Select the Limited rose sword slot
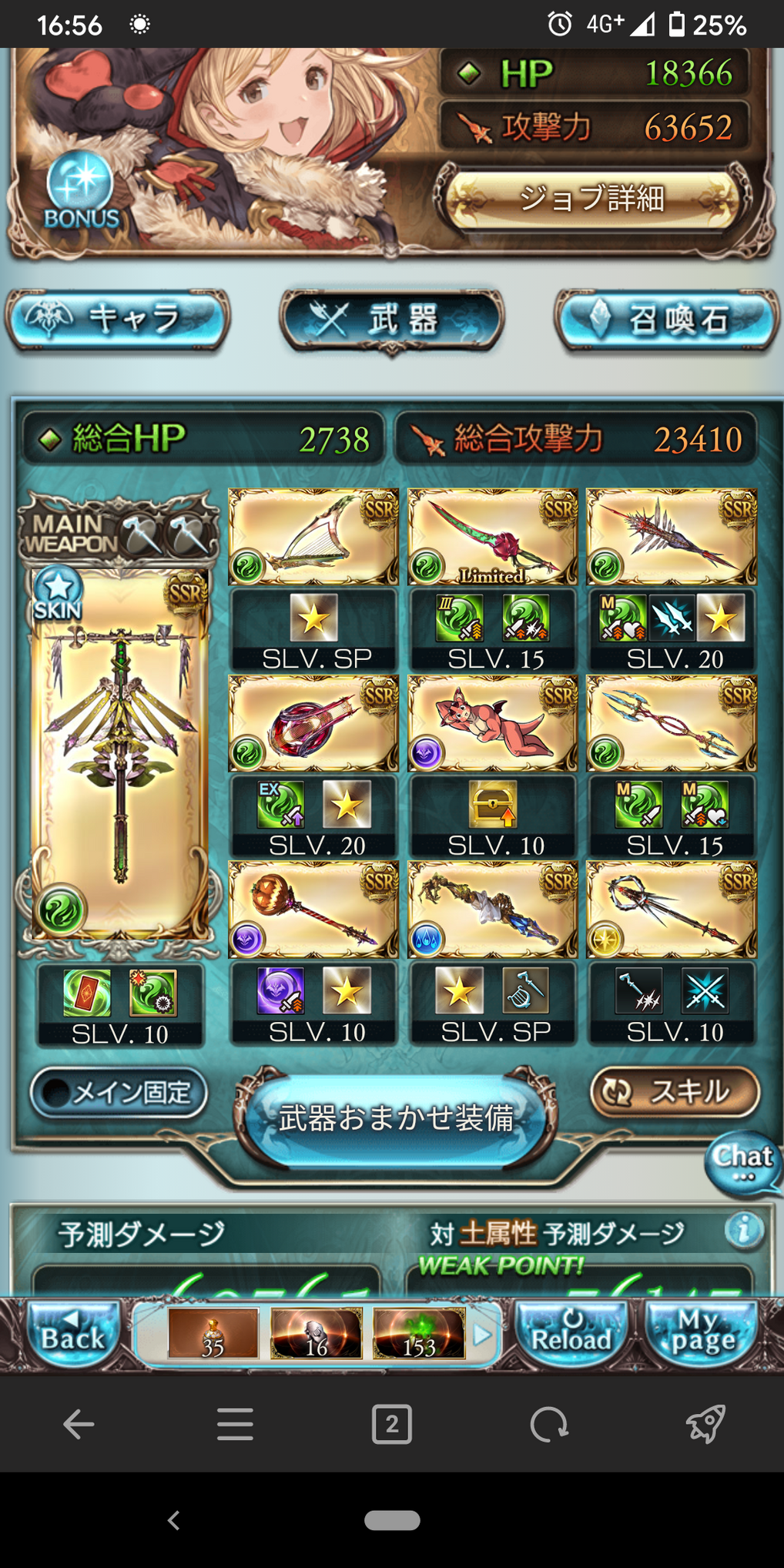784x1568 pixels. [x=492, y=536]
